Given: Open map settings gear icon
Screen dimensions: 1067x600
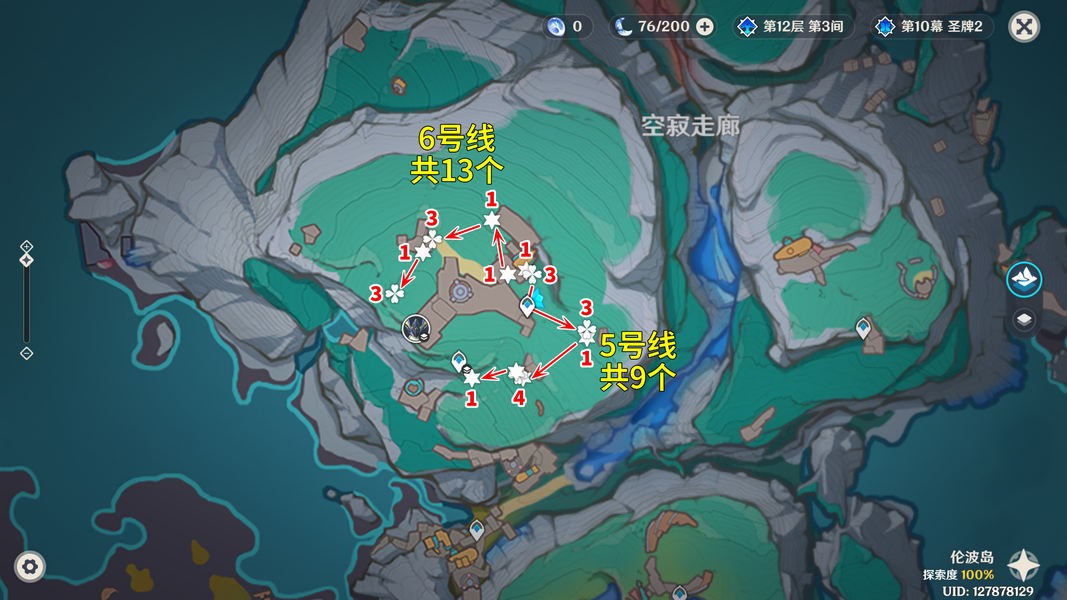Looking at the screenshot, I should (31, 566).
